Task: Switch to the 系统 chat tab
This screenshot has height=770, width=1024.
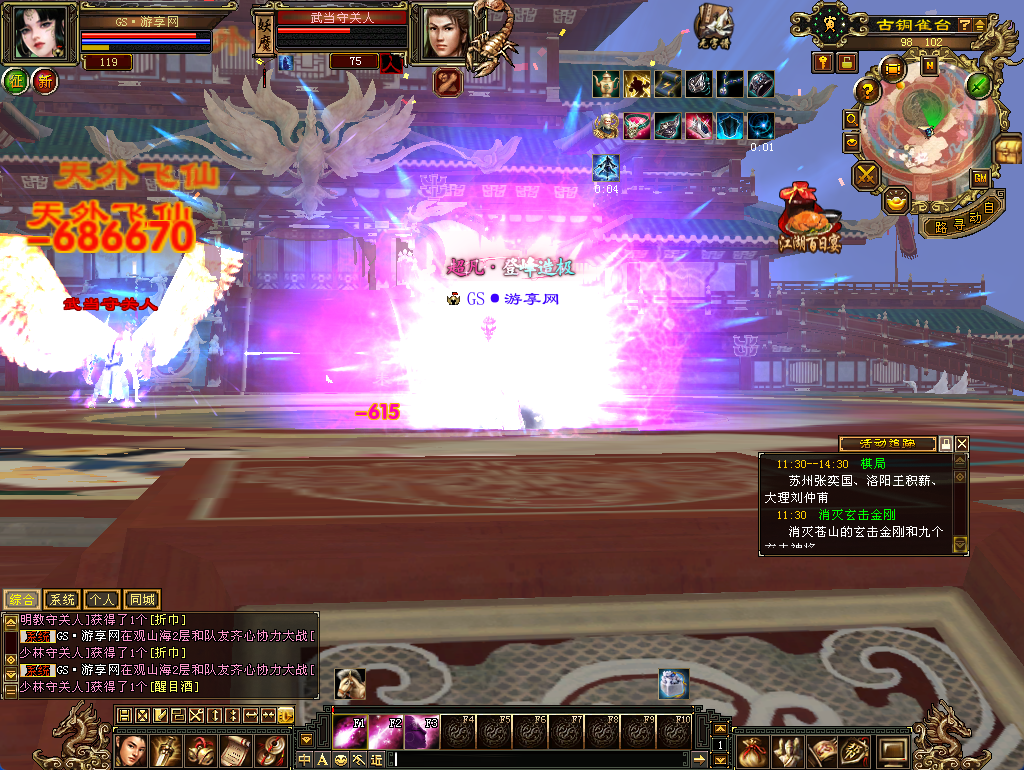Action: [x=62, y=600]
